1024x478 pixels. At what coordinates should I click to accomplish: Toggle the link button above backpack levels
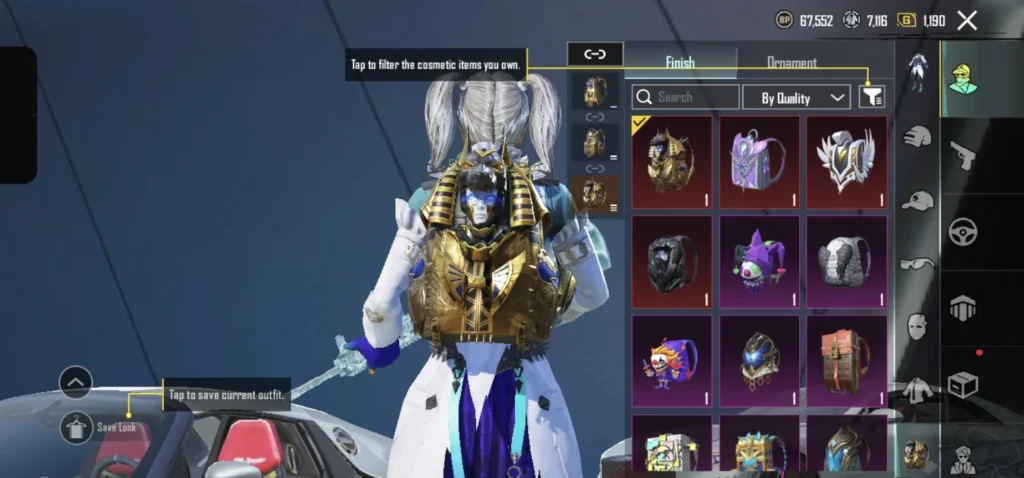(x=594, y=54)
